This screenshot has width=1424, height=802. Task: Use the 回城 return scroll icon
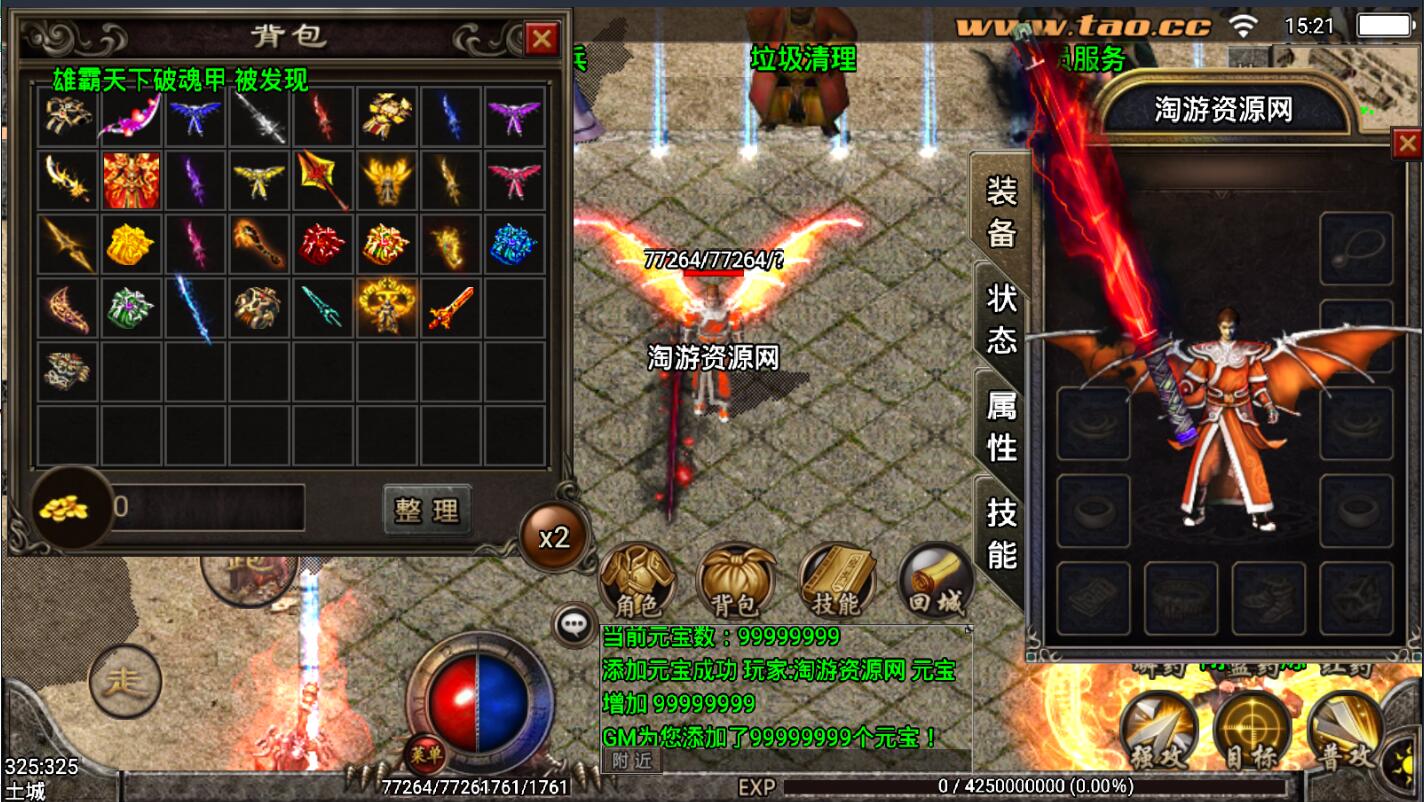934,582
